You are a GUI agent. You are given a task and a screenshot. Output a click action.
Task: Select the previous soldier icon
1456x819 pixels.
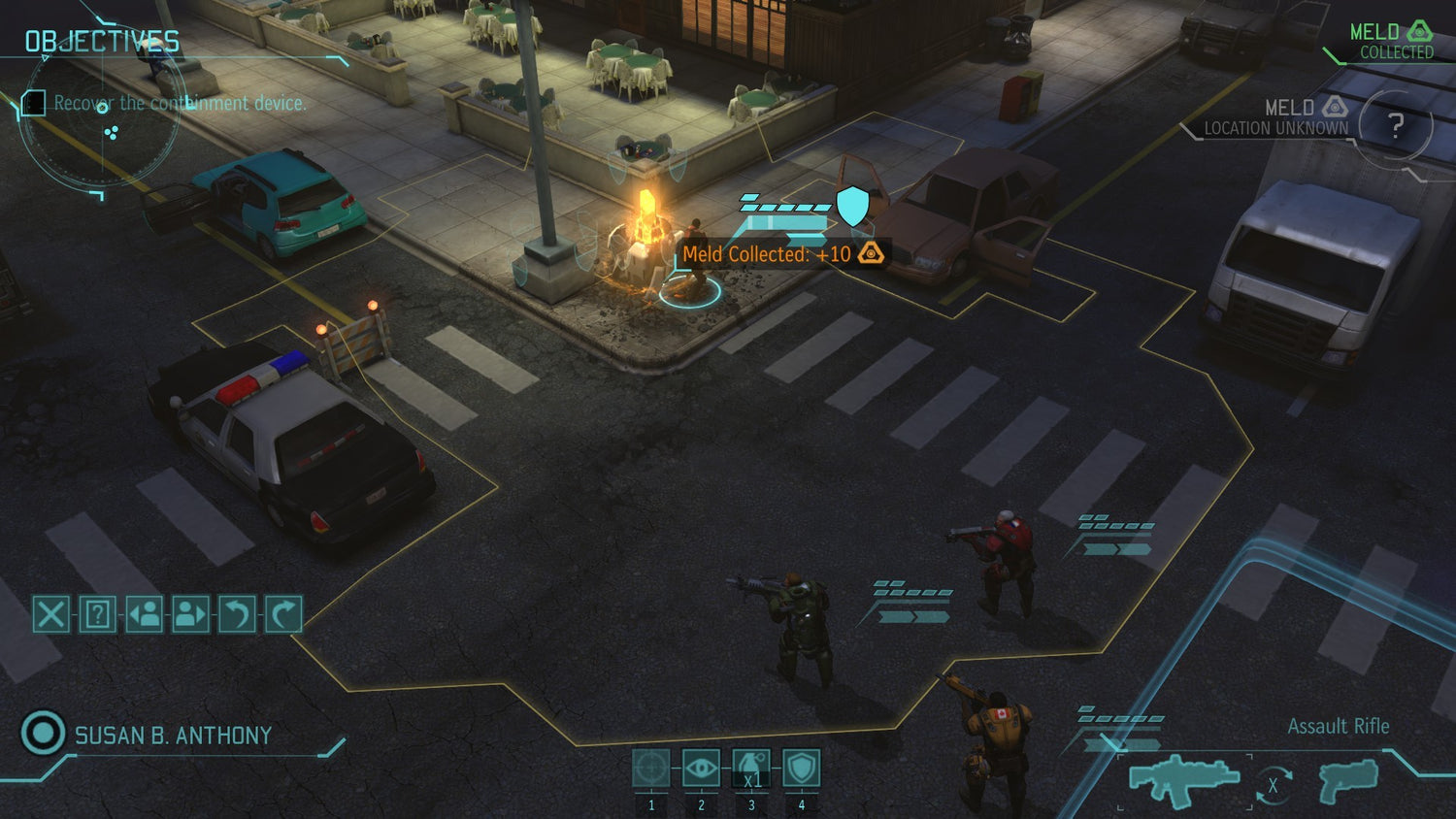click(x=144, y=614)
